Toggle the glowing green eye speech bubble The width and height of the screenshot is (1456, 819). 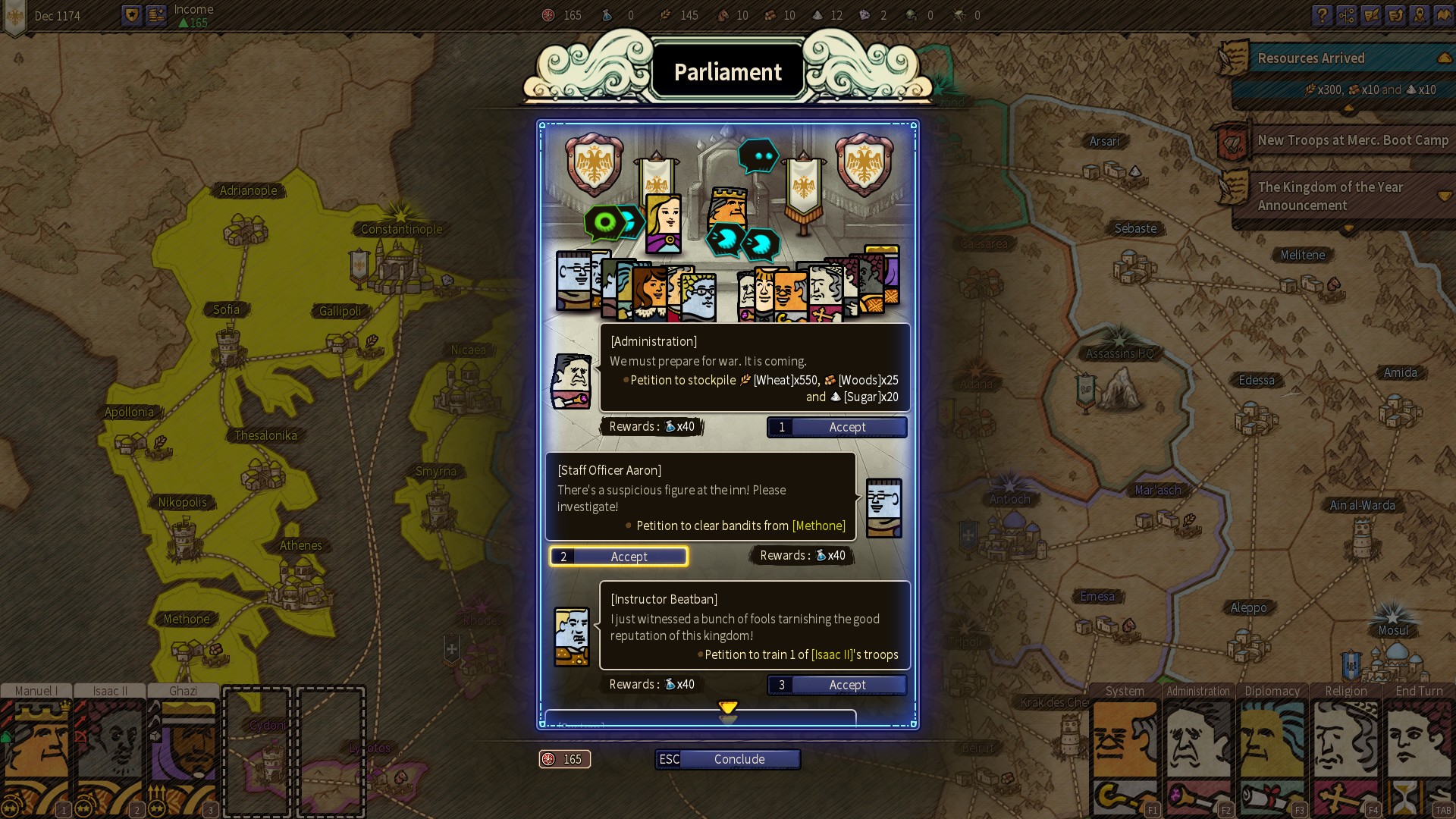[607, 222]
